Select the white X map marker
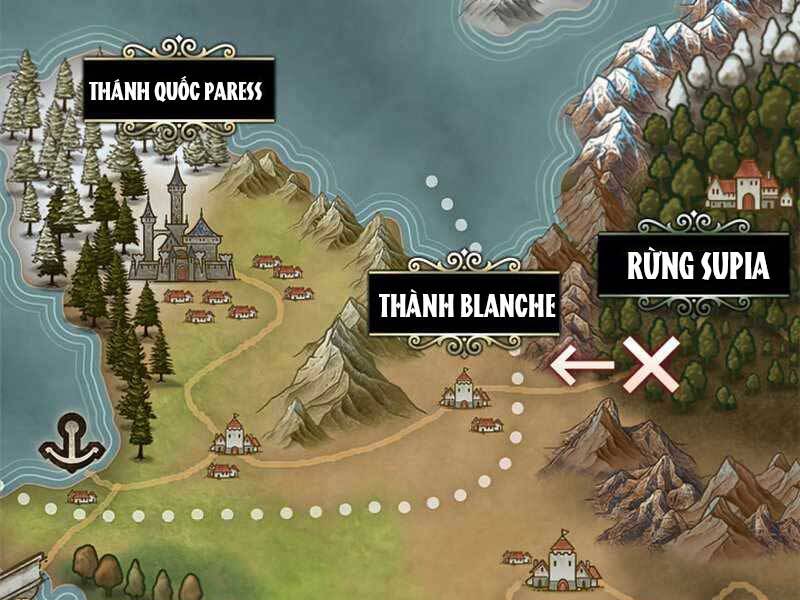800x600 pixels. 651,365
